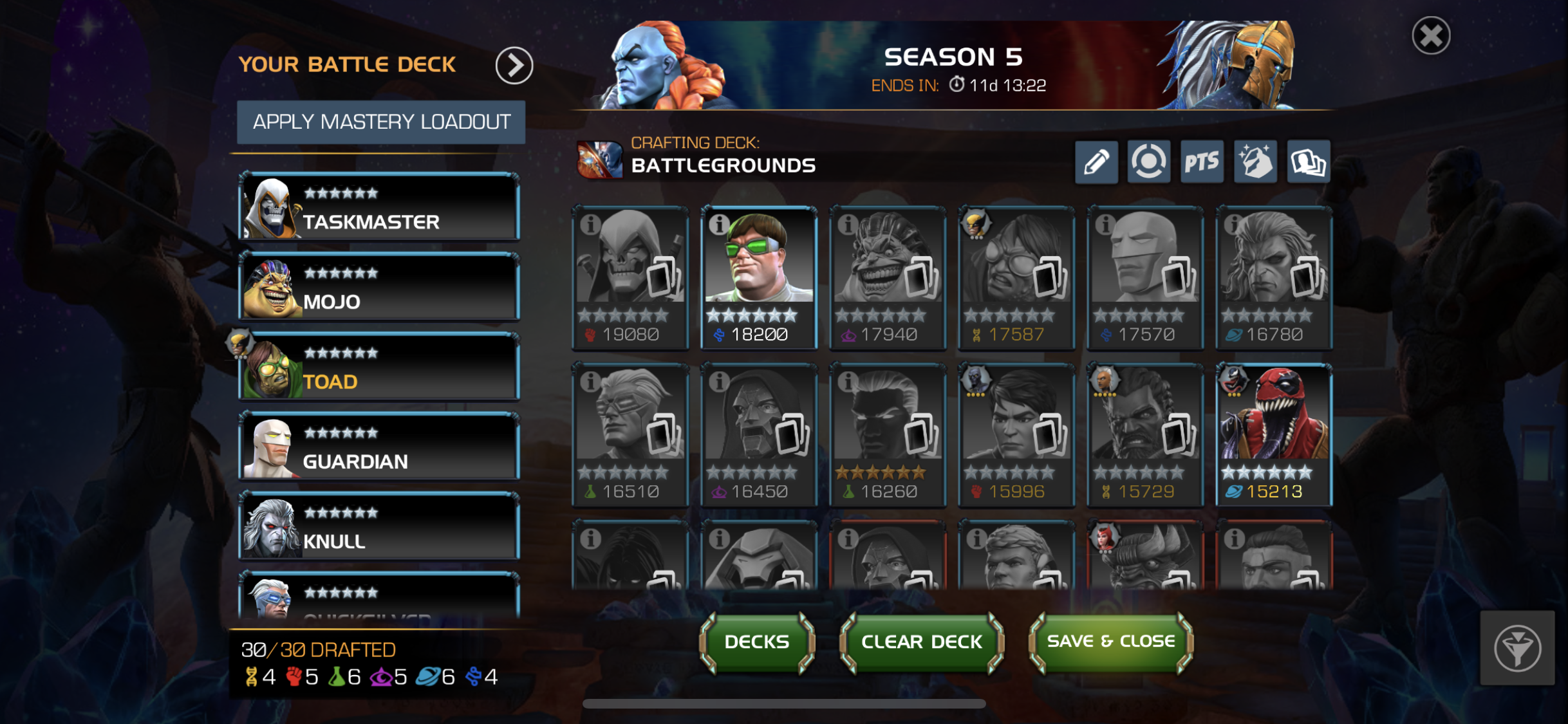Select the champion cards collection icon
This screenshot has height=724, width=1568.
pos(1309,162)
